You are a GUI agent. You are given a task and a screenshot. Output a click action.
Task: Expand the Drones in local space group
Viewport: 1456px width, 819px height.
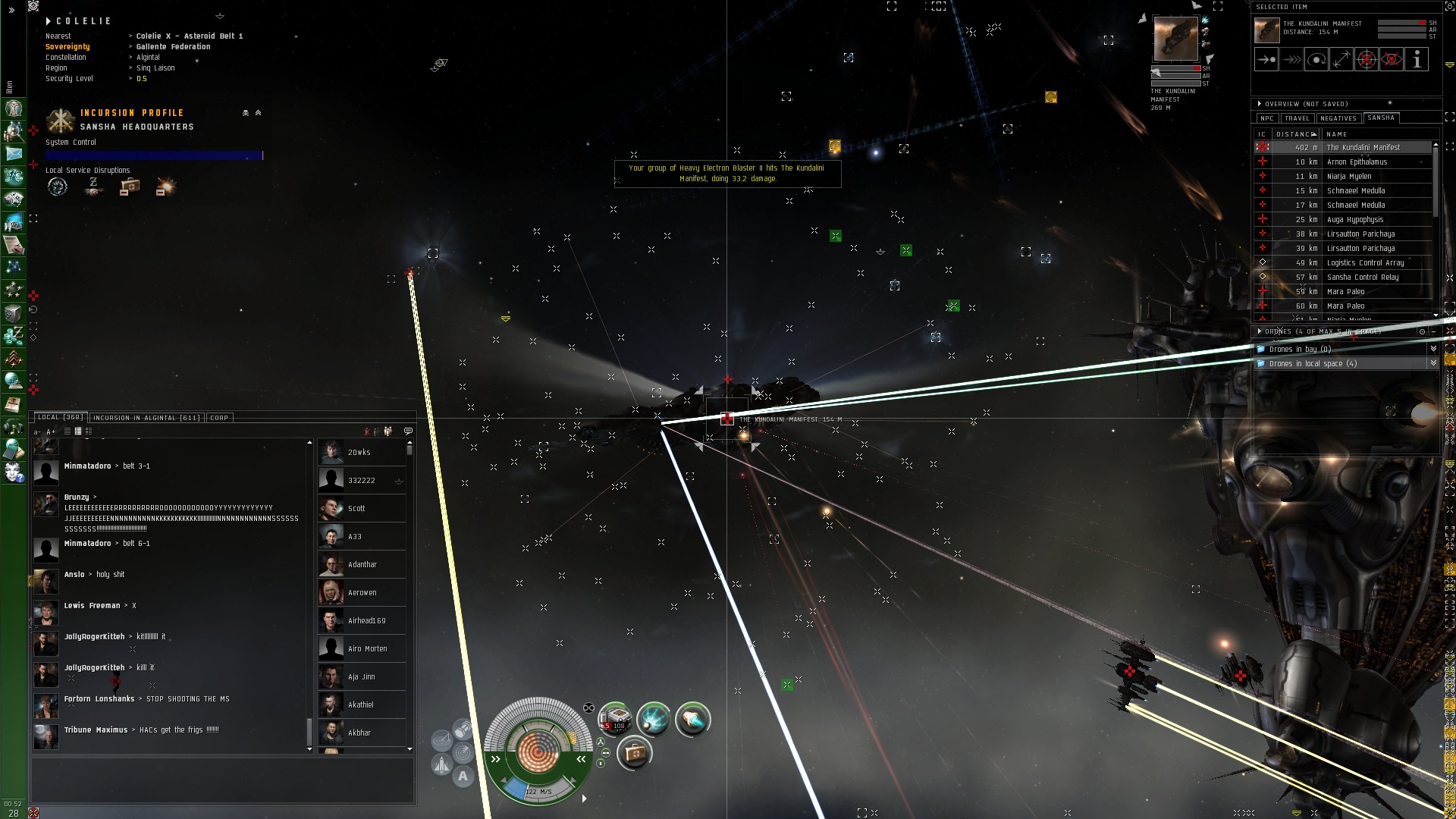tap(1433, 364)
